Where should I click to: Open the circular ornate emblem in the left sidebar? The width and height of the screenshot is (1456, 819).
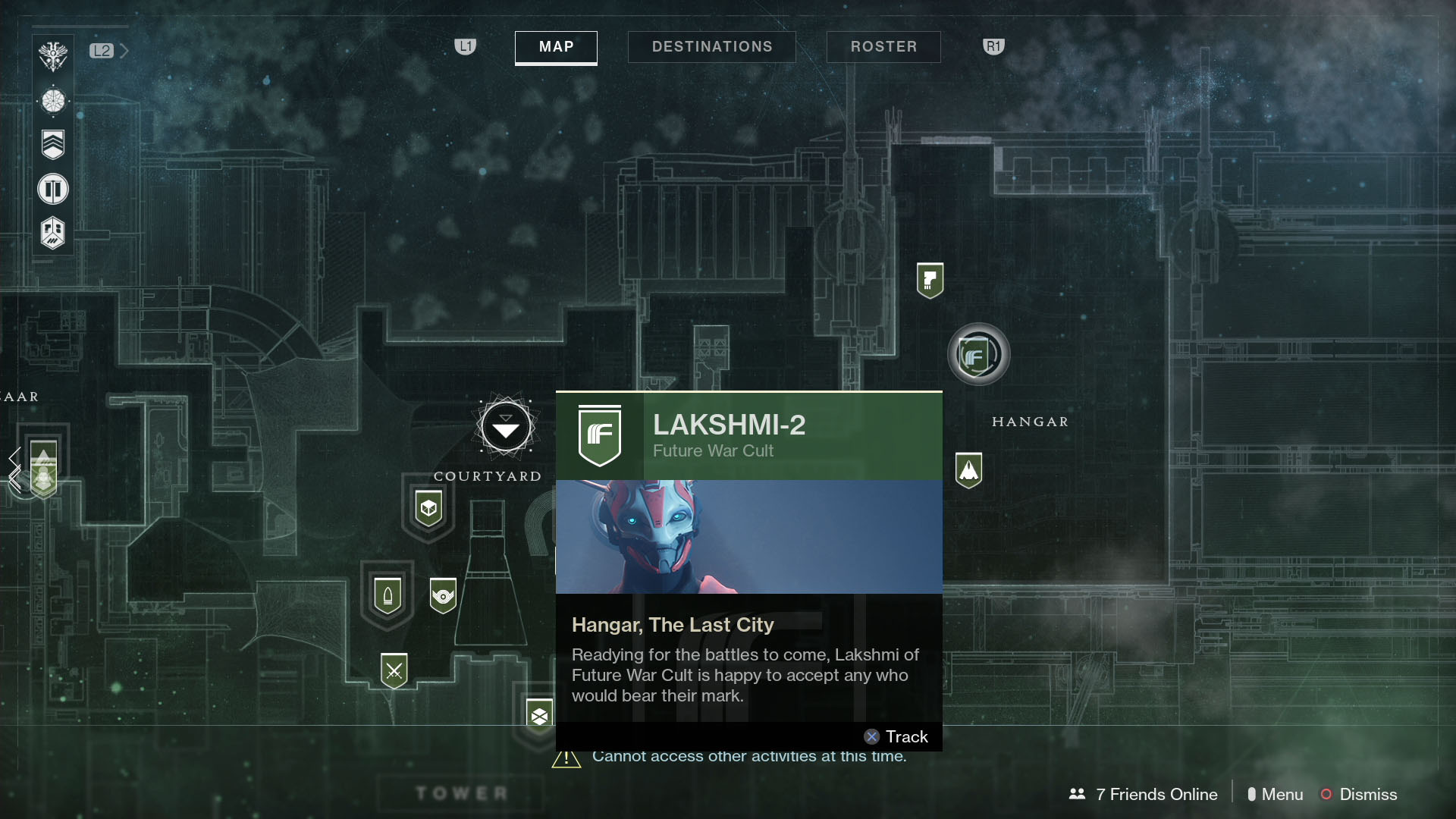[x=53, y=99]
